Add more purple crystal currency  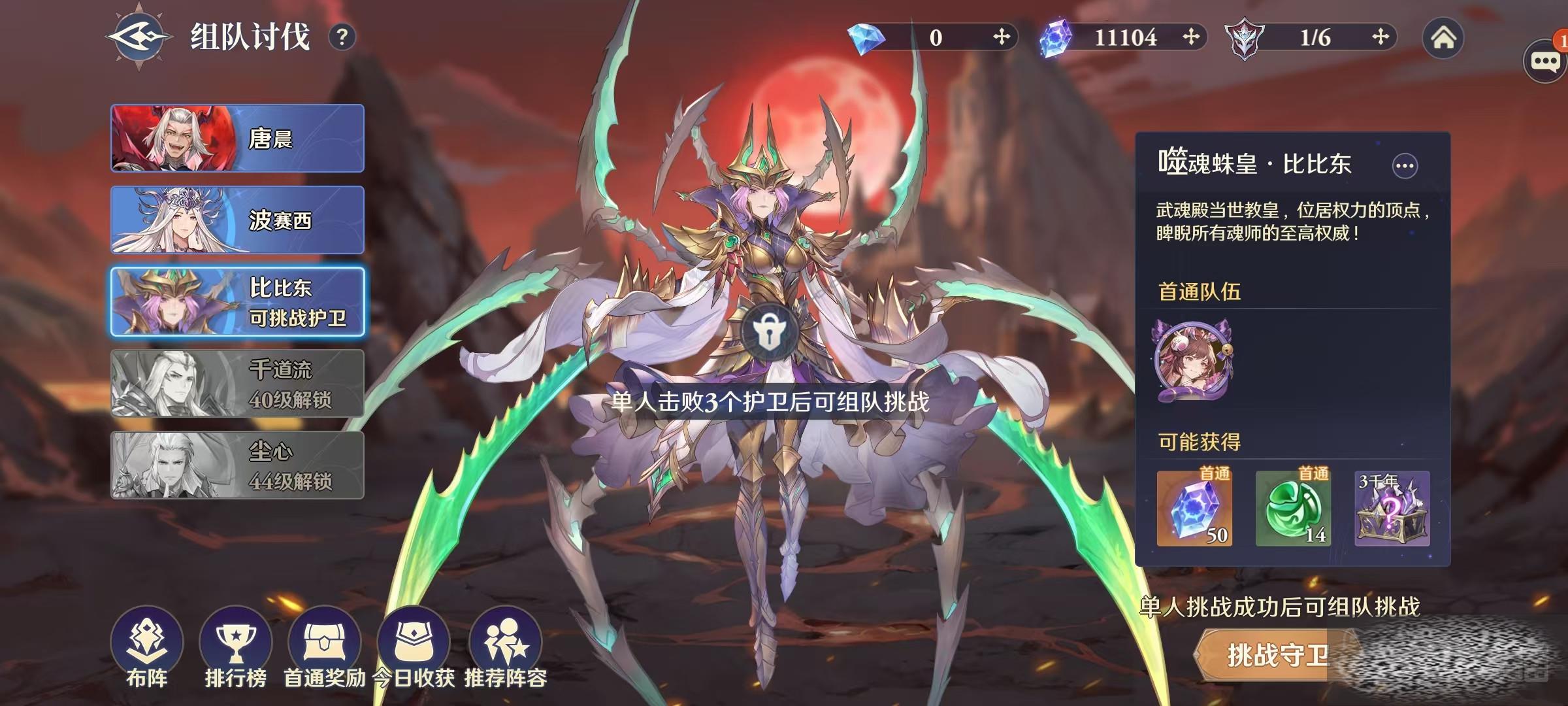[1190, 37]
